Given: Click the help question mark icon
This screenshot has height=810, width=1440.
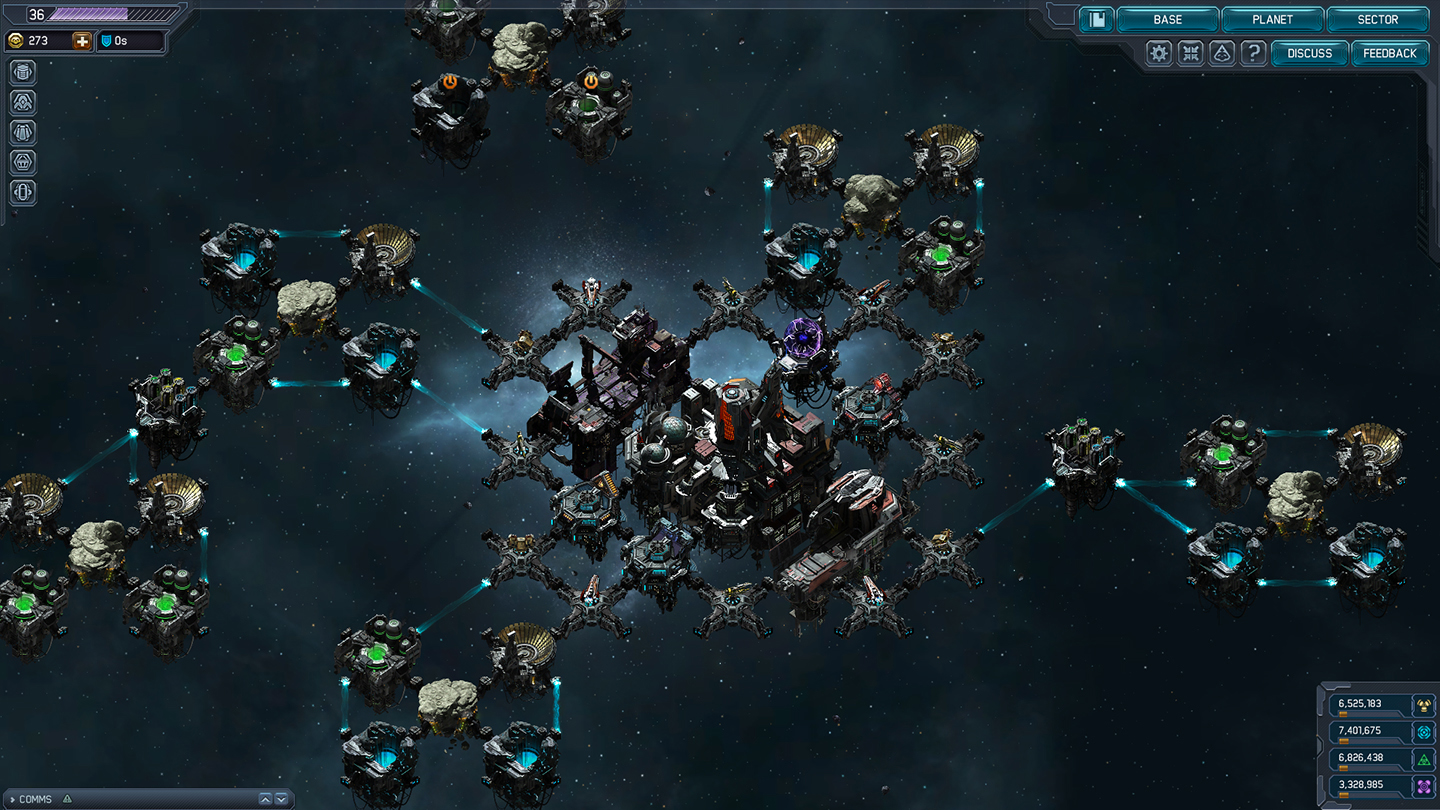Looking at the screenshot, I should pyautogui.click(x=1253, y=53).
